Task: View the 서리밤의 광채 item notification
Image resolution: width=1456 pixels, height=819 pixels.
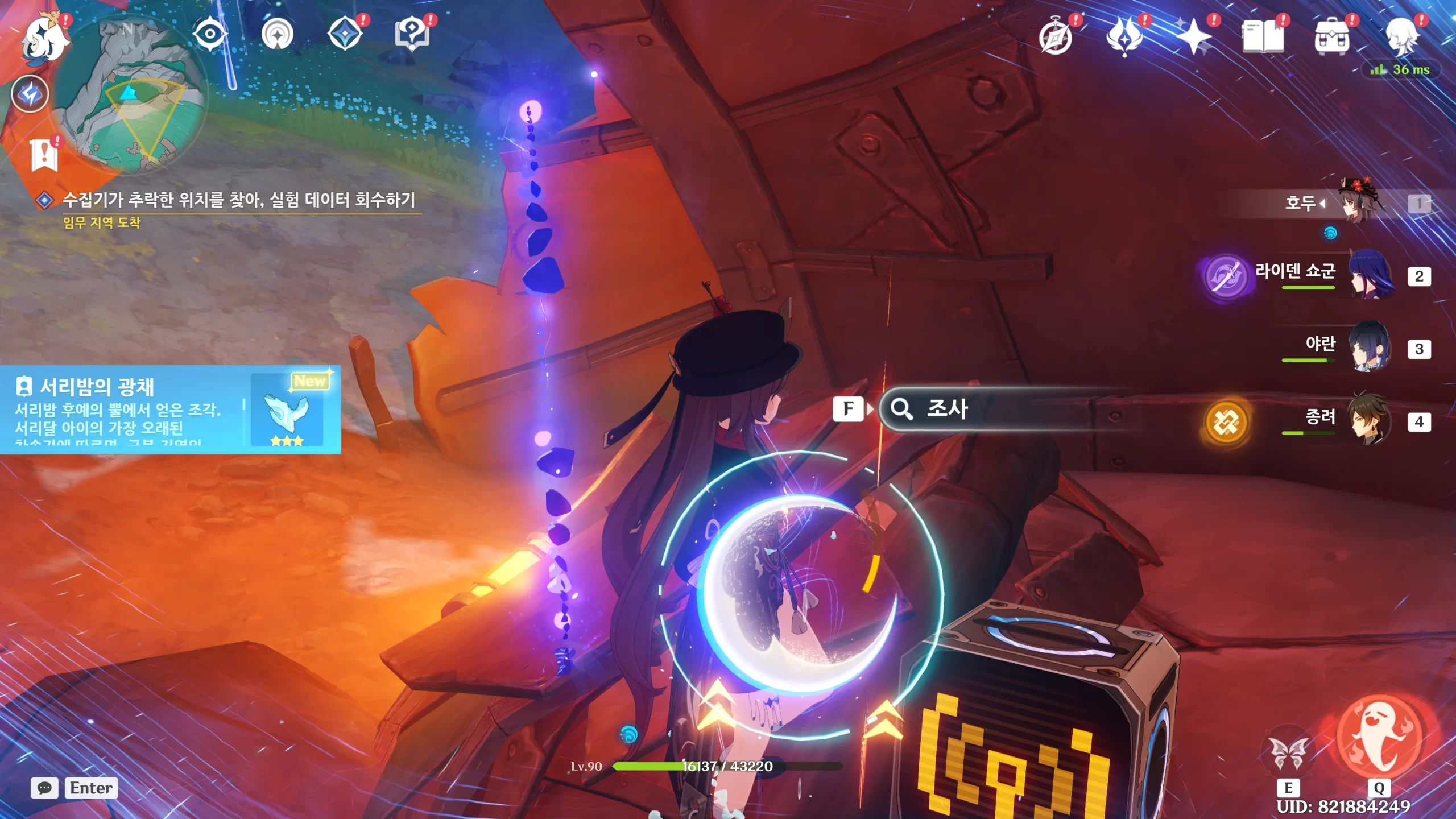Action: [171, 409]
